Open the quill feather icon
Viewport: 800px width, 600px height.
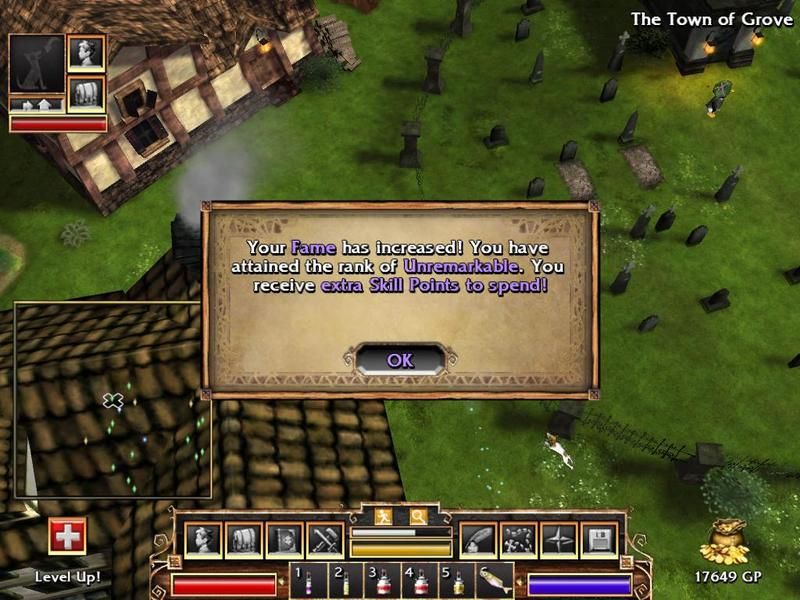[x=477, y=540]
